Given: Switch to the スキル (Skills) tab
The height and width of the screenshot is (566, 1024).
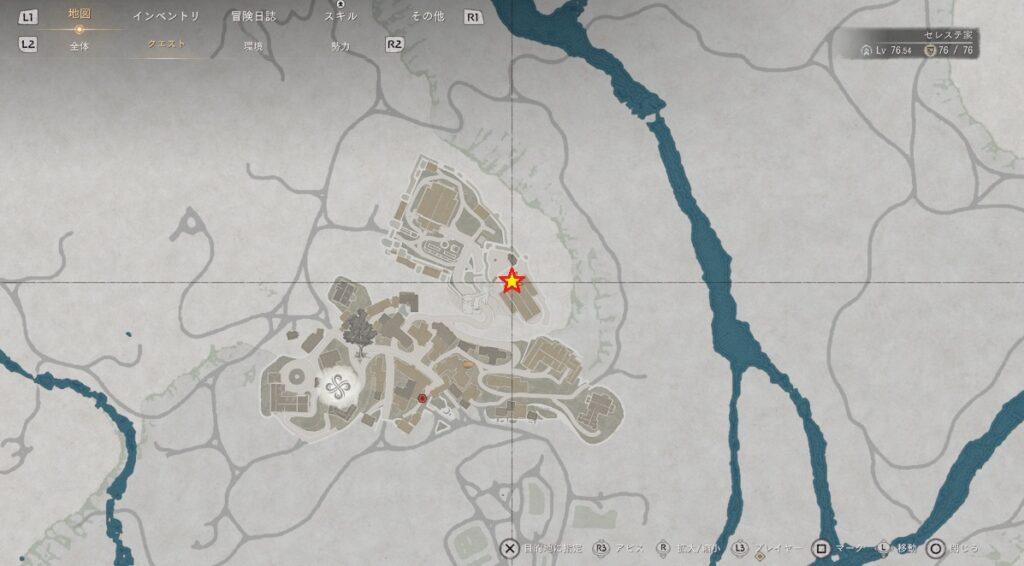Looking at the screenshot, I should pos(340,16).
